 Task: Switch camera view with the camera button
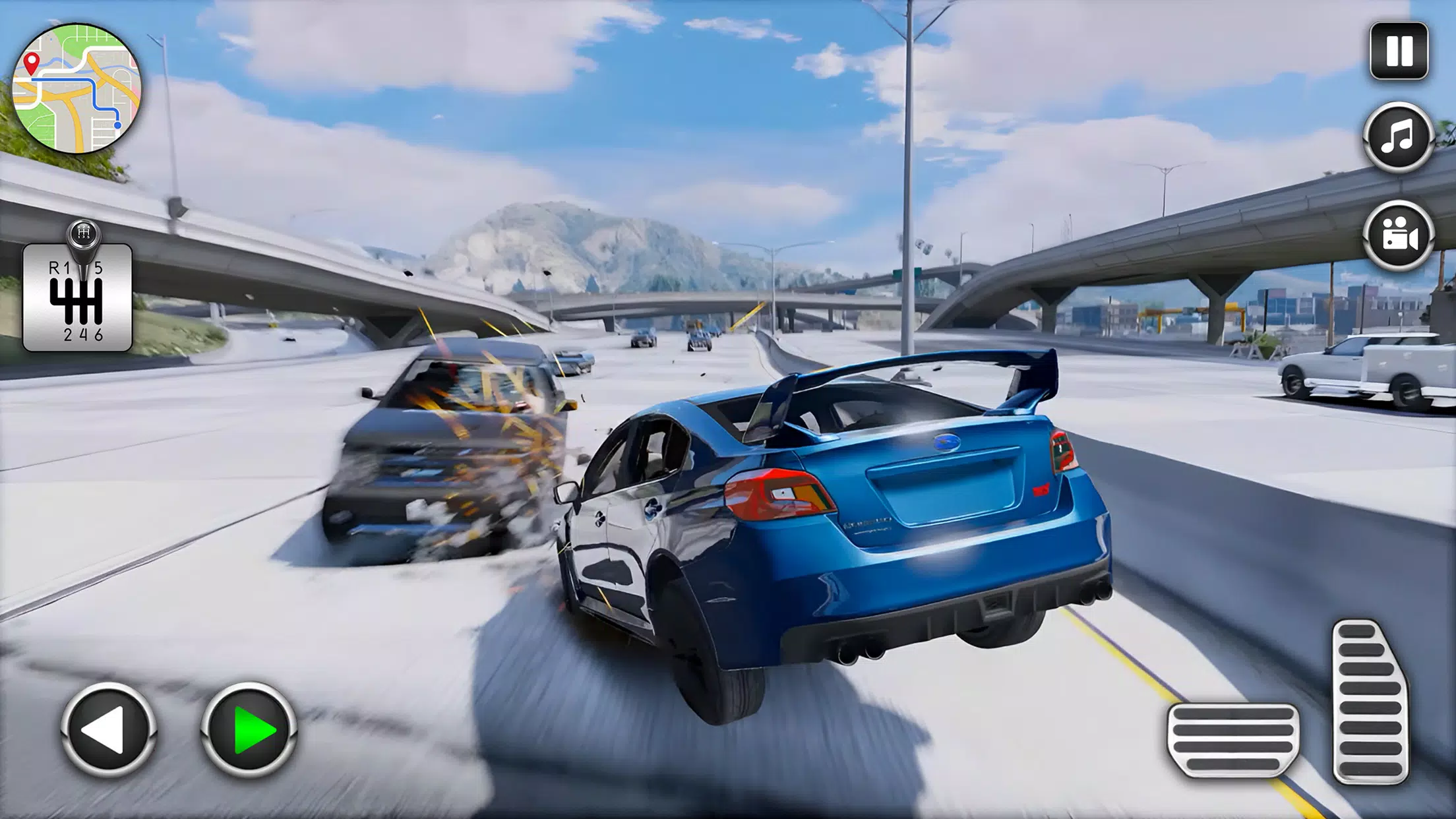point(1398,235)
